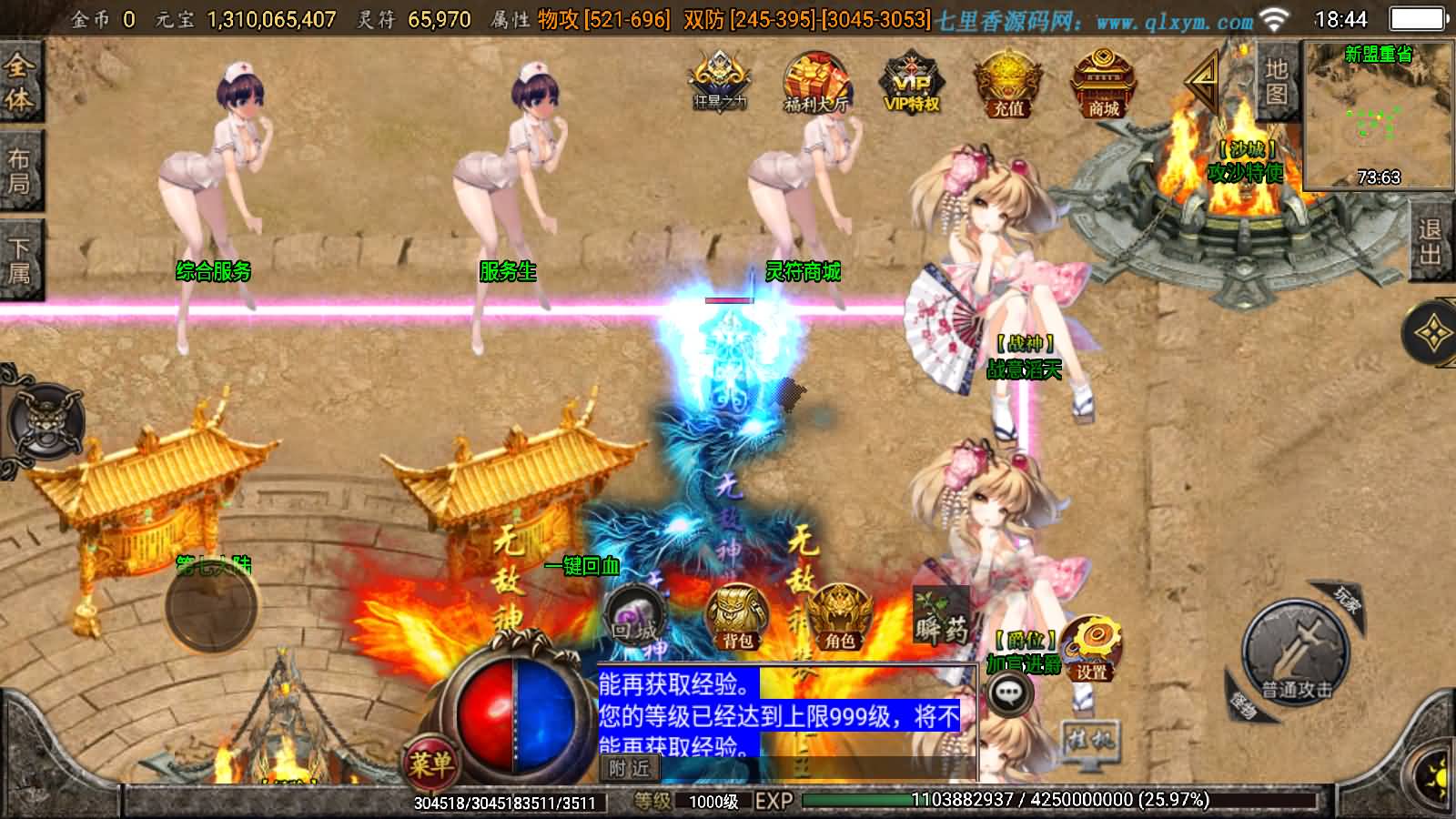1456x819 pixels.
Task: Choose the 下属 subordinates tab
Action: 19,260
